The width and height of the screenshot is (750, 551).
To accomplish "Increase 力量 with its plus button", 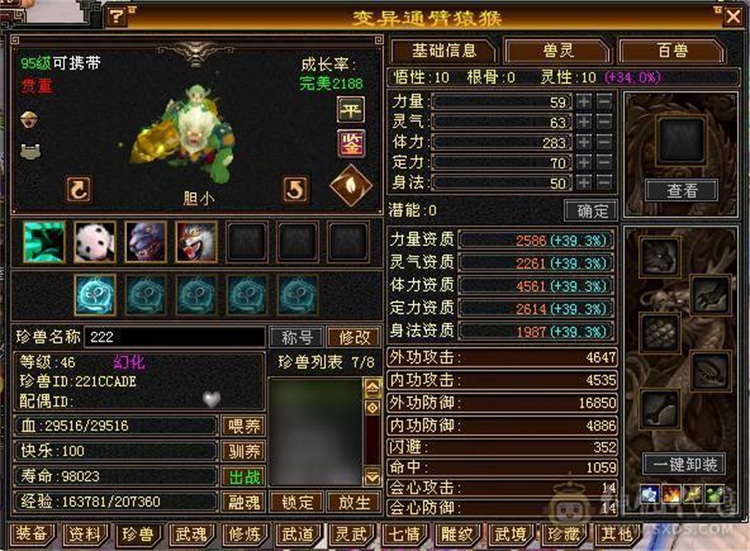I will point(584,101).
